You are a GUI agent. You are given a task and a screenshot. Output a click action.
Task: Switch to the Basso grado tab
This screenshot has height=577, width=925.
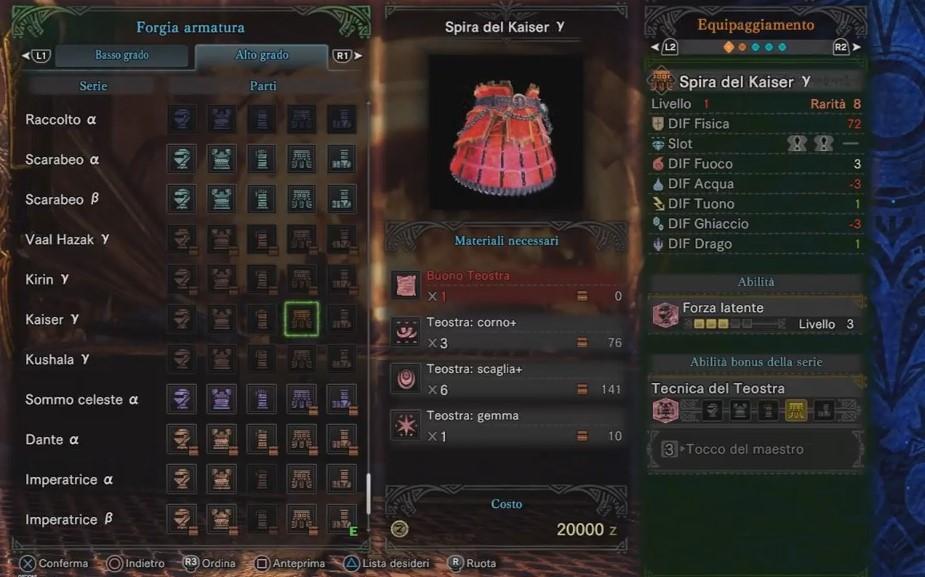(x=121, y=56)
